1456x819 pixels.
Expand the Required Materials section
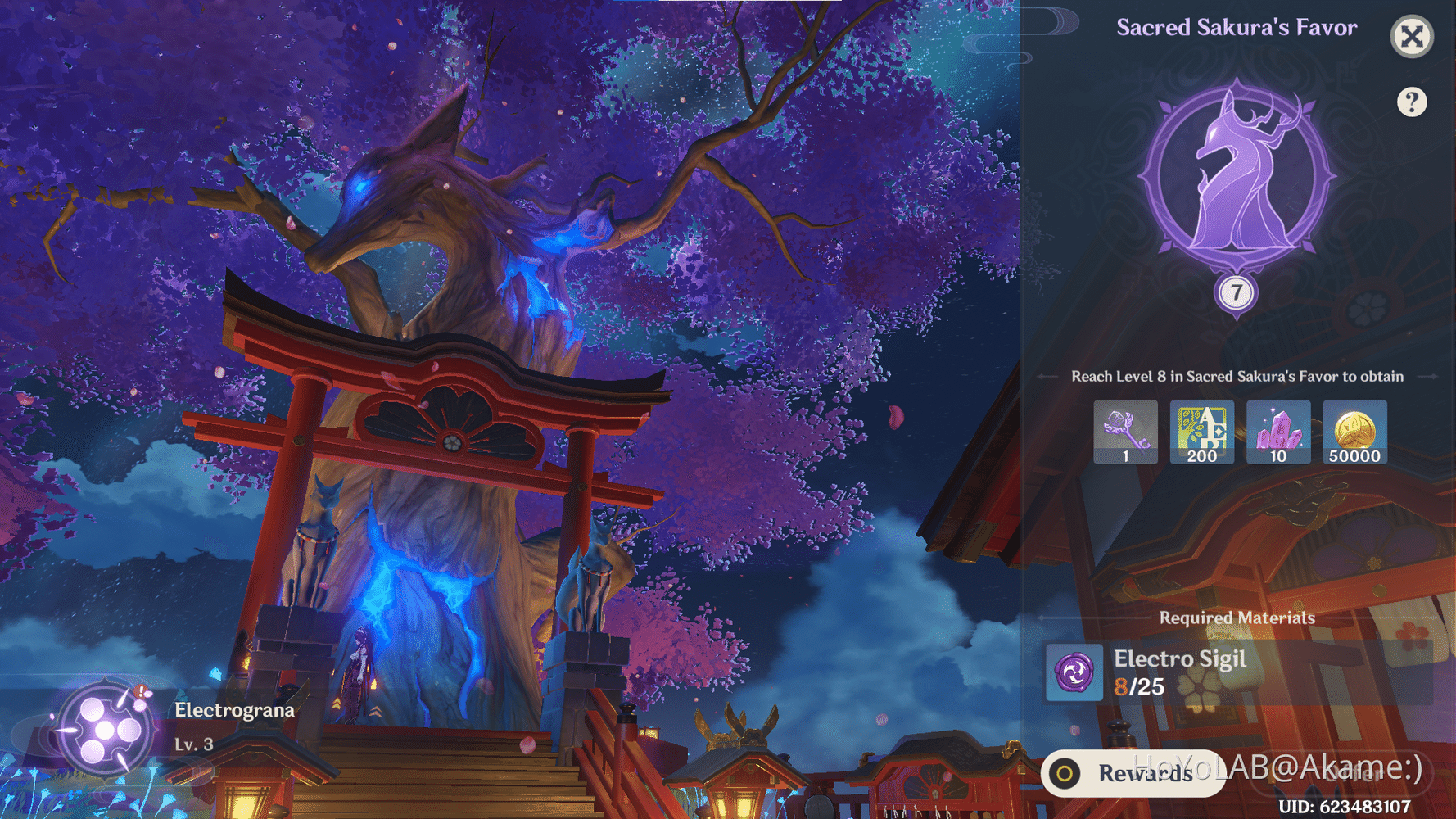click(x=1237, y=618)
